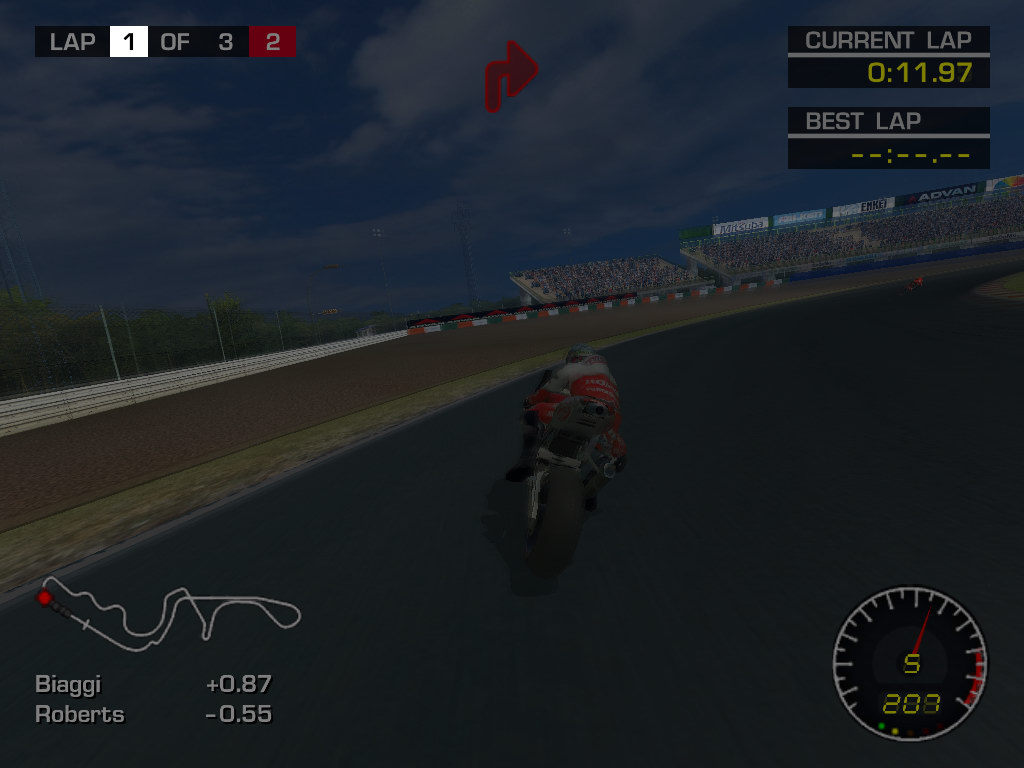This screenshot has width=1024, height=768.
Task: Select the Biaggi rider row
Action: click(153, 685)
